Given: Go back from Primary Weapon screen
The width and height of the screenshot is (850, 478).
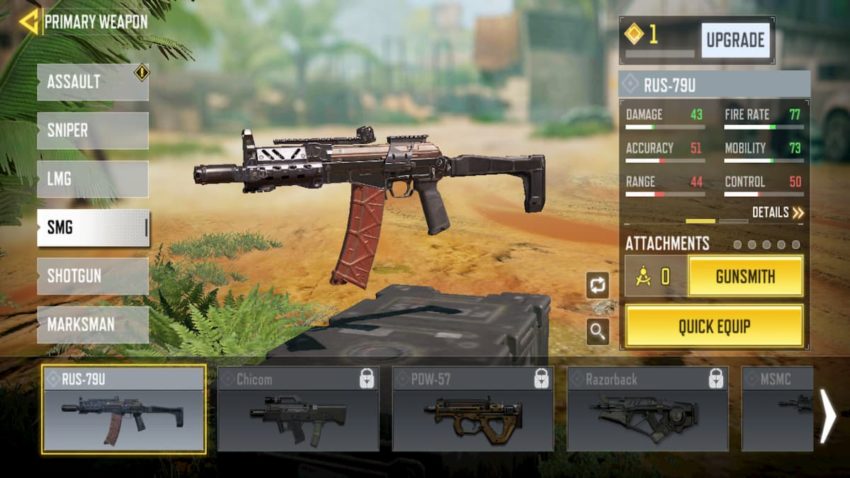Looking at the screenshot, I should pos(29,21).
